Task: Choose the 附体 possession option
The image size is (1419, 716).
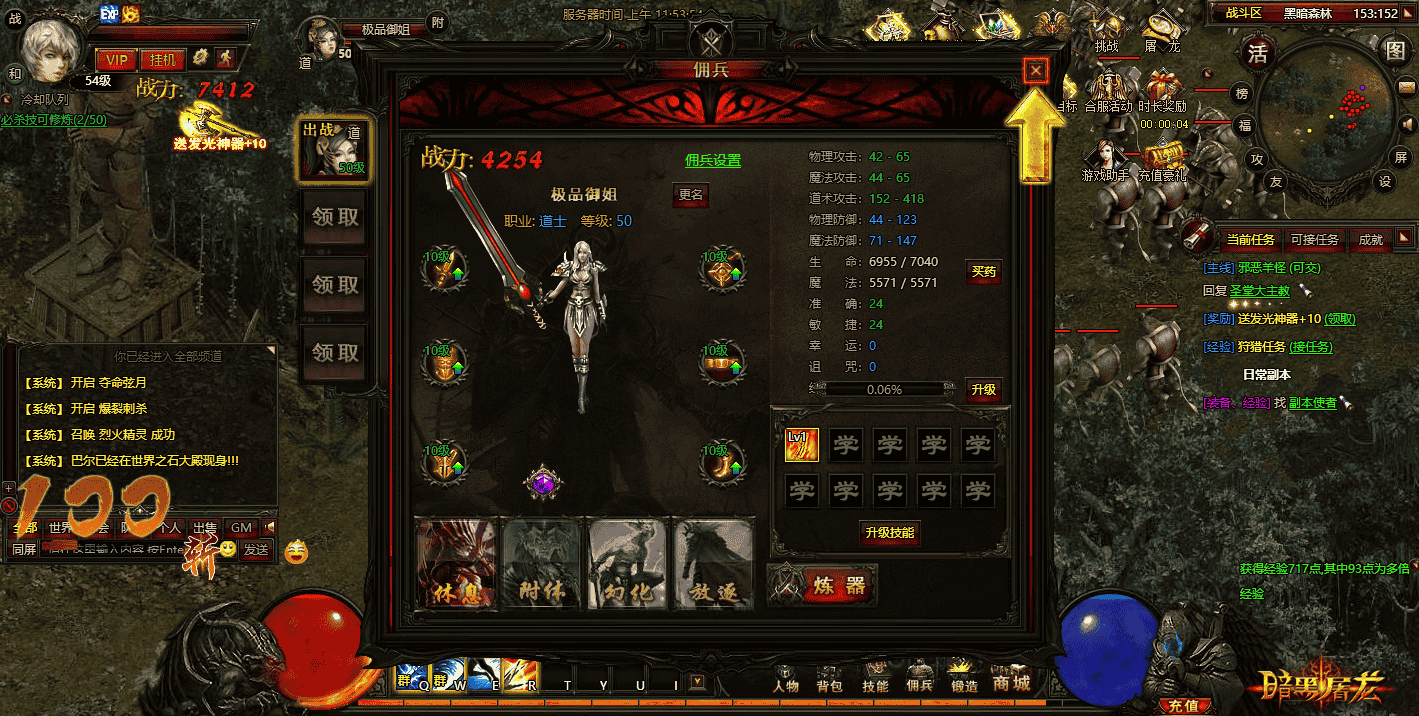Action: tap(541, 562)
